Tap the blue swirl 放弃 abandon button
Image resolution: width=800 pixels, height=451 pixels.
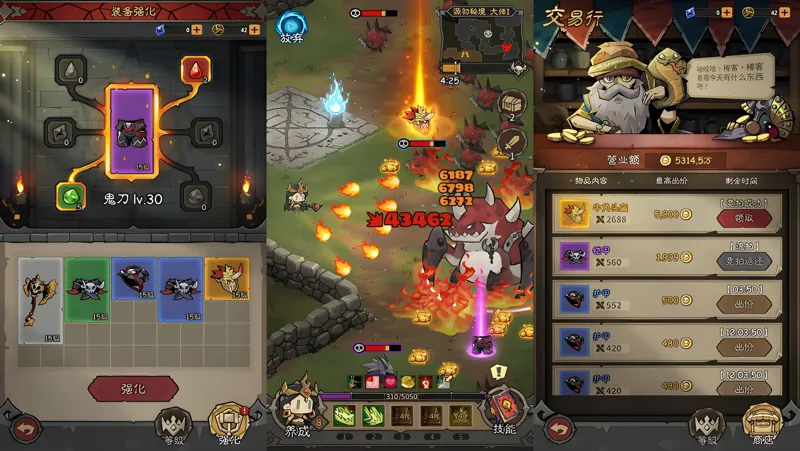(x=291, y=27)
